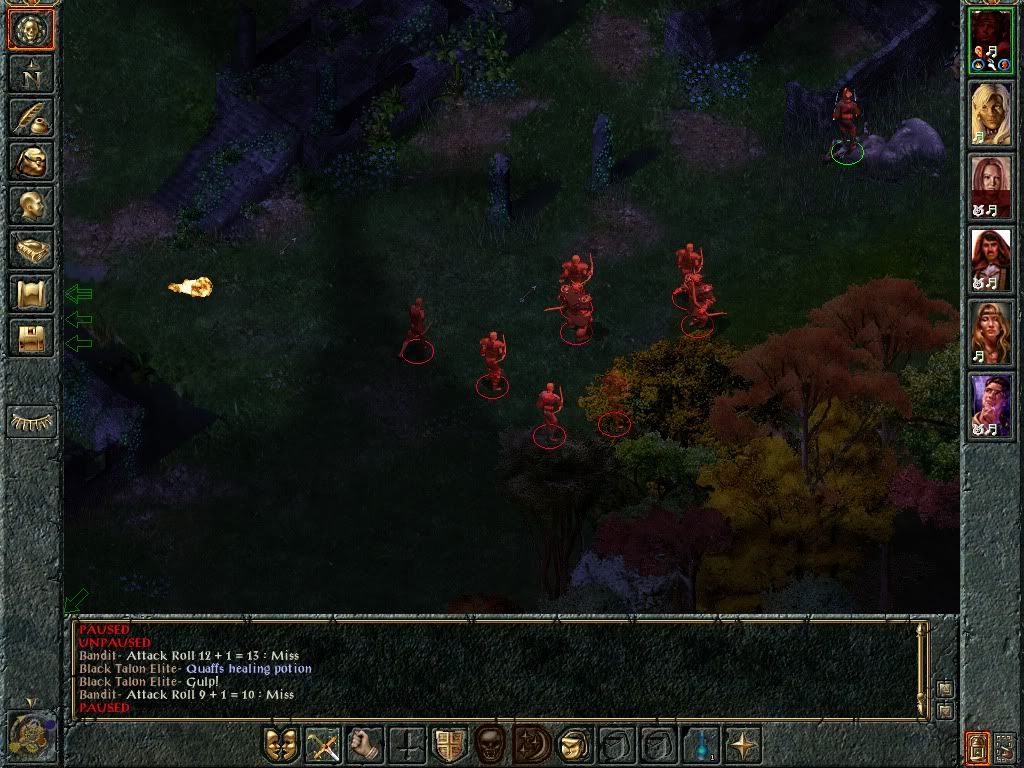Open the journal with the quill and inkwell
The height and width of the screenshot is (768, 1024).
click(31, 117)
